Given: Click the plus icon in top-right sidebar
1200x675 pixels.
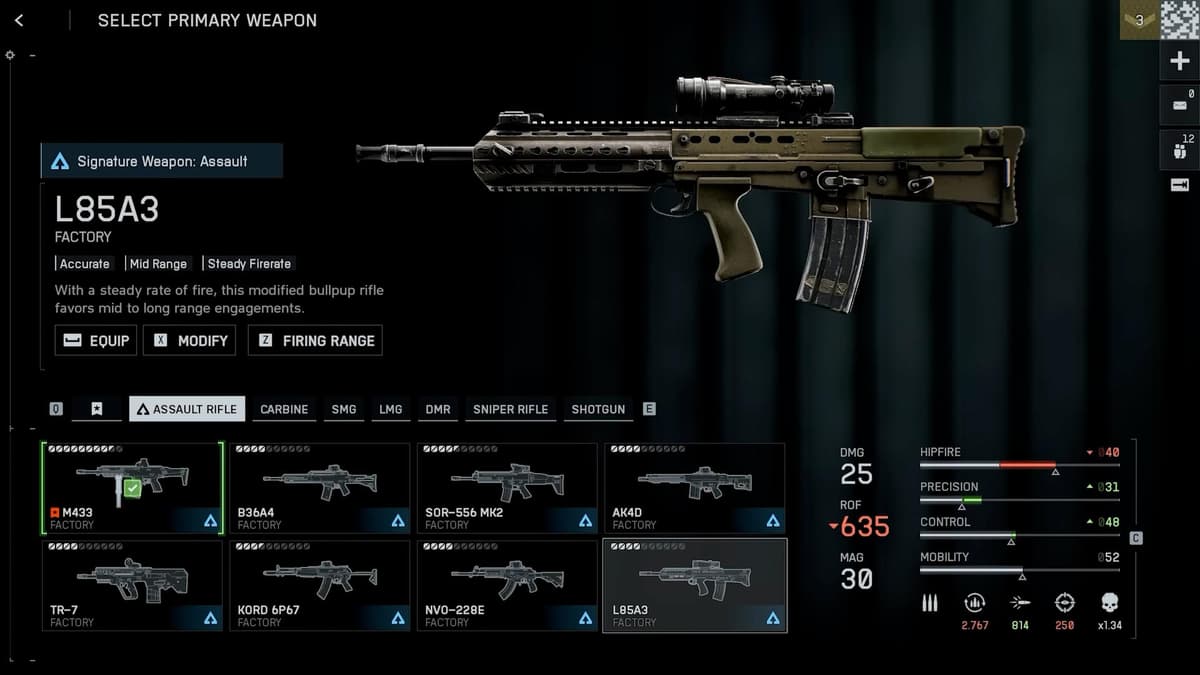Looking at the screenshot, I should (x=1179, y=62).
